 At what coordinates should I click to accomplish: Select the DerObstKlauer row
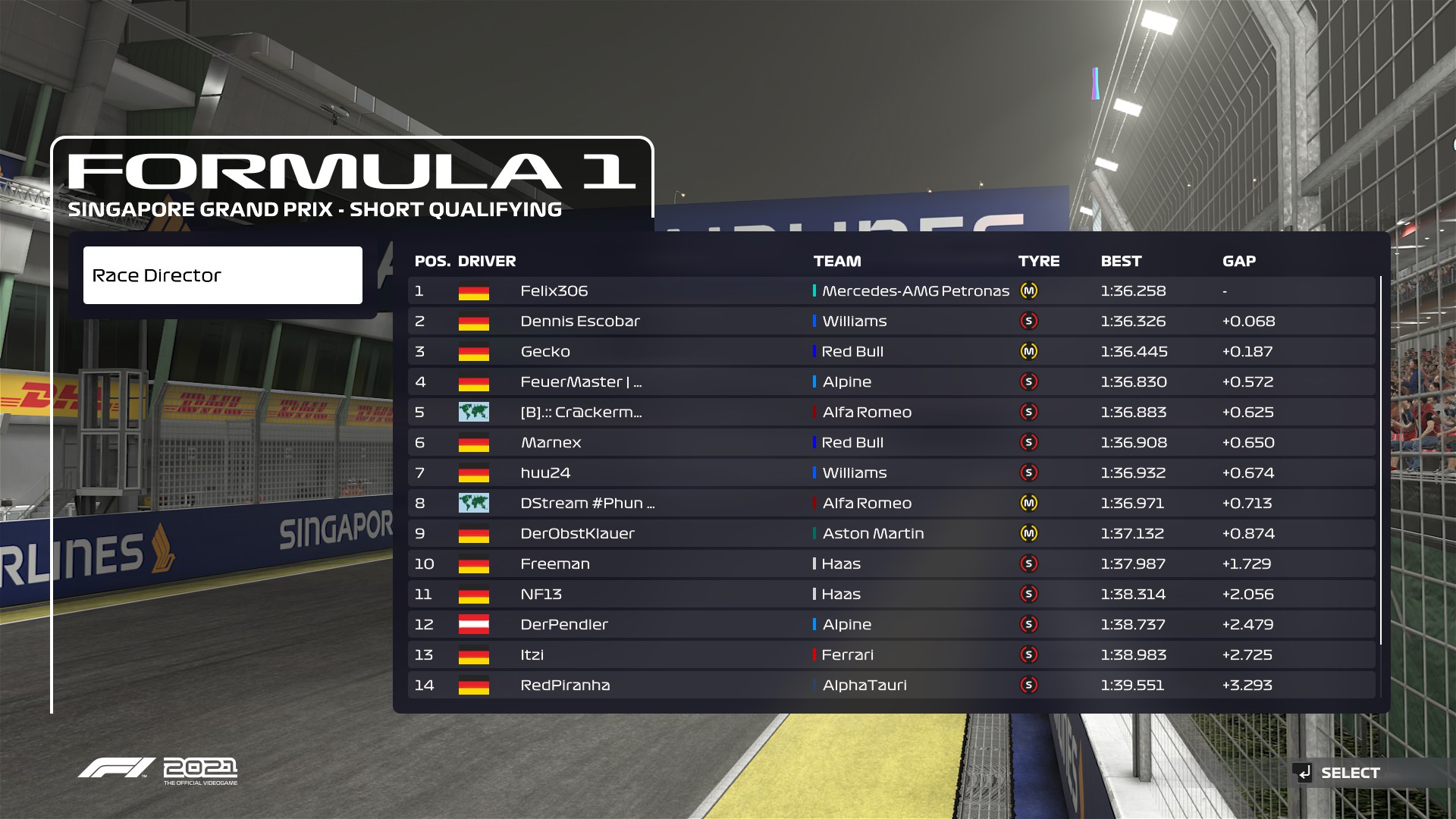click(891, 534)
